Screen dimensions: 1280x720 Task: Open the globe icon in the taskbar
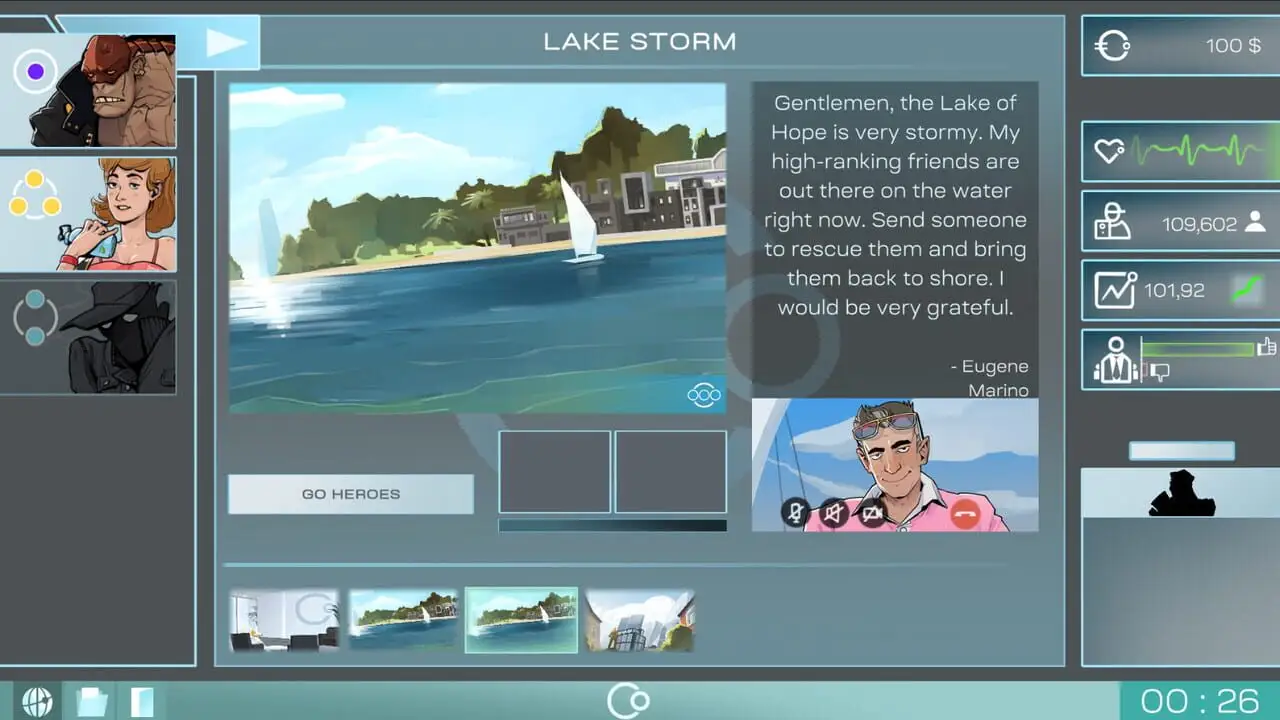(37, 702)
